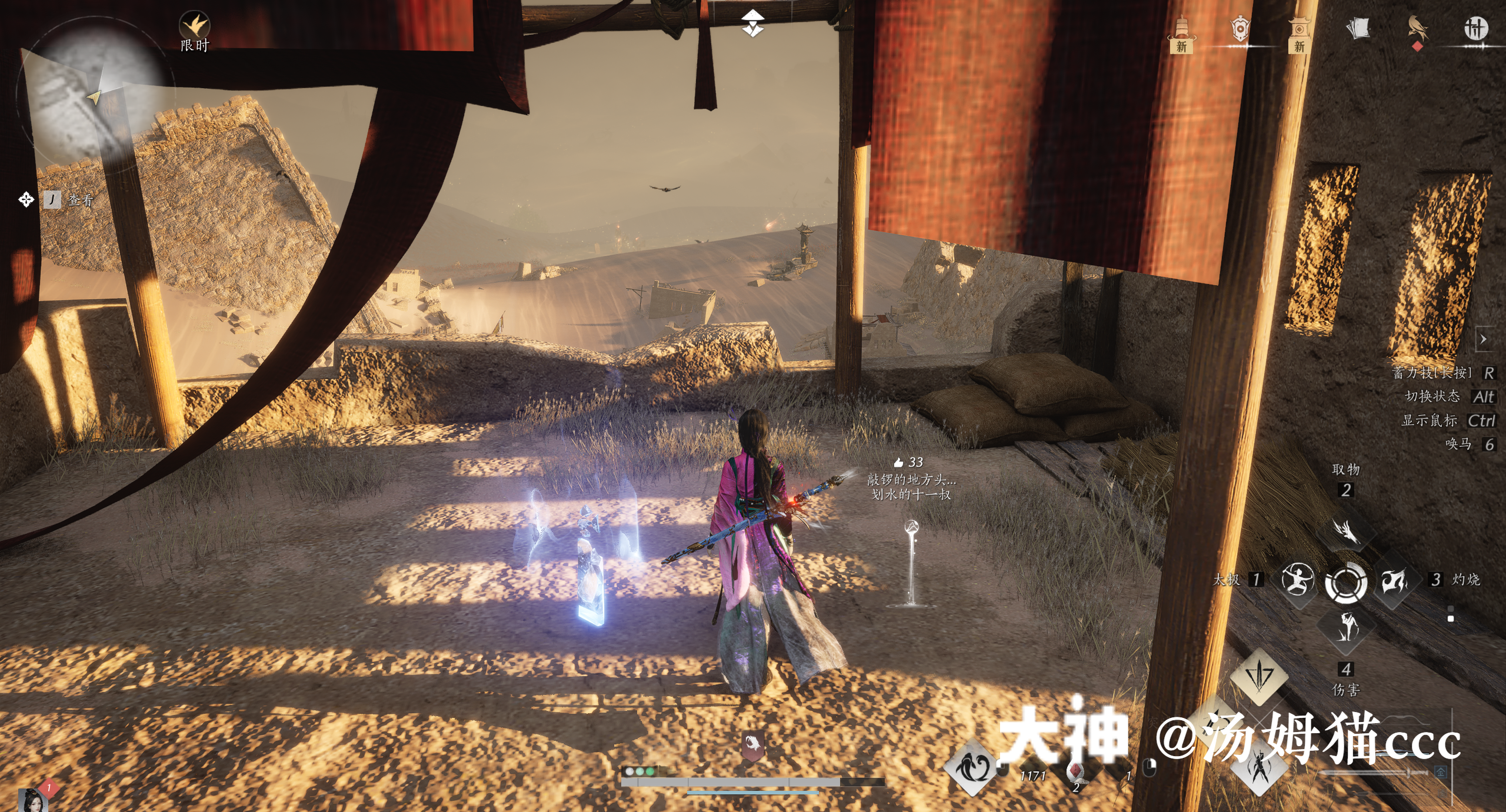Activate the 太极 Tai Chi skill icon
This screenshot has width=1506, height=812.
tap(1297, 579)
